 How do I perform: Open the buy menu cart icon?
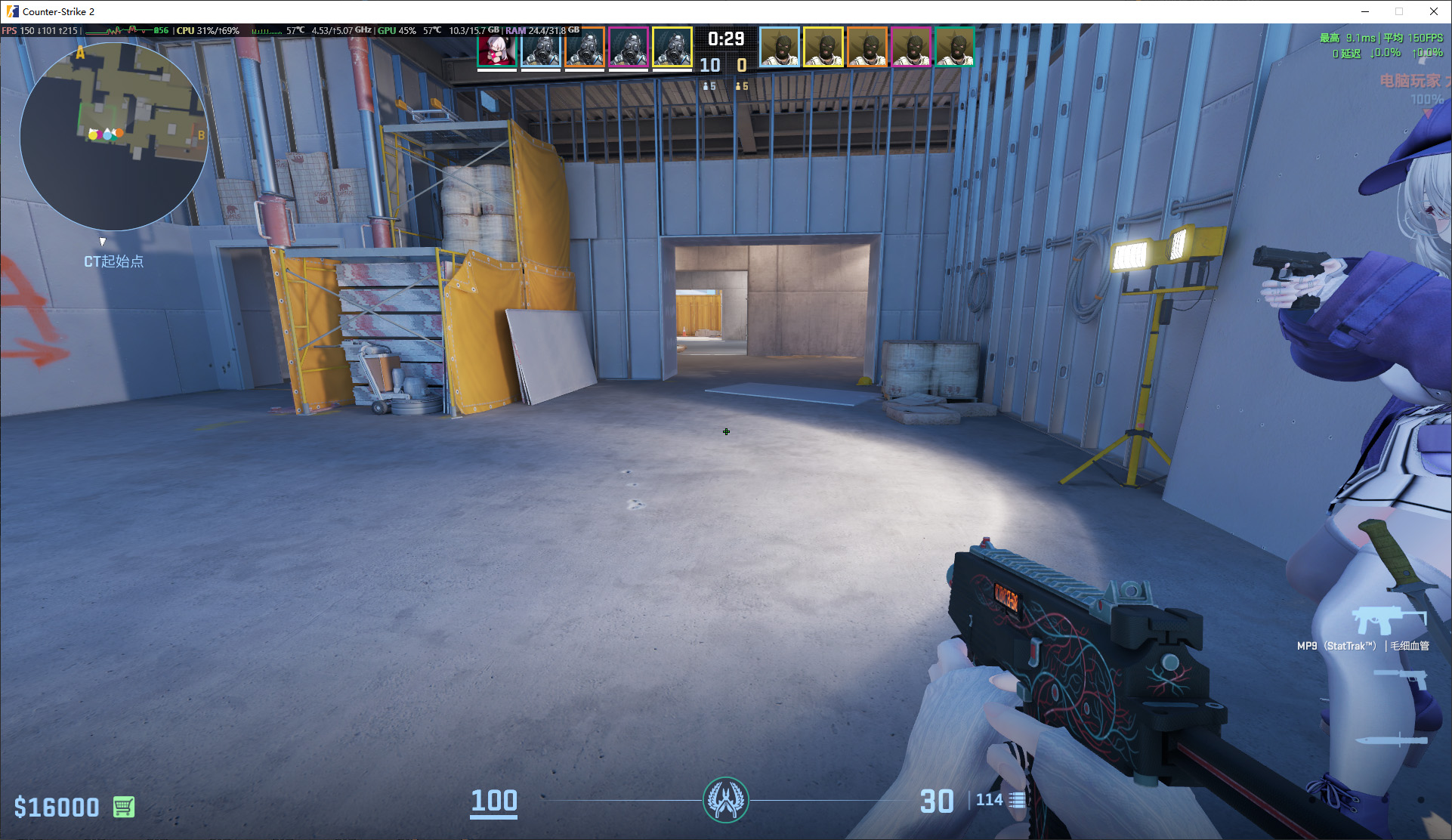(124, 807)
